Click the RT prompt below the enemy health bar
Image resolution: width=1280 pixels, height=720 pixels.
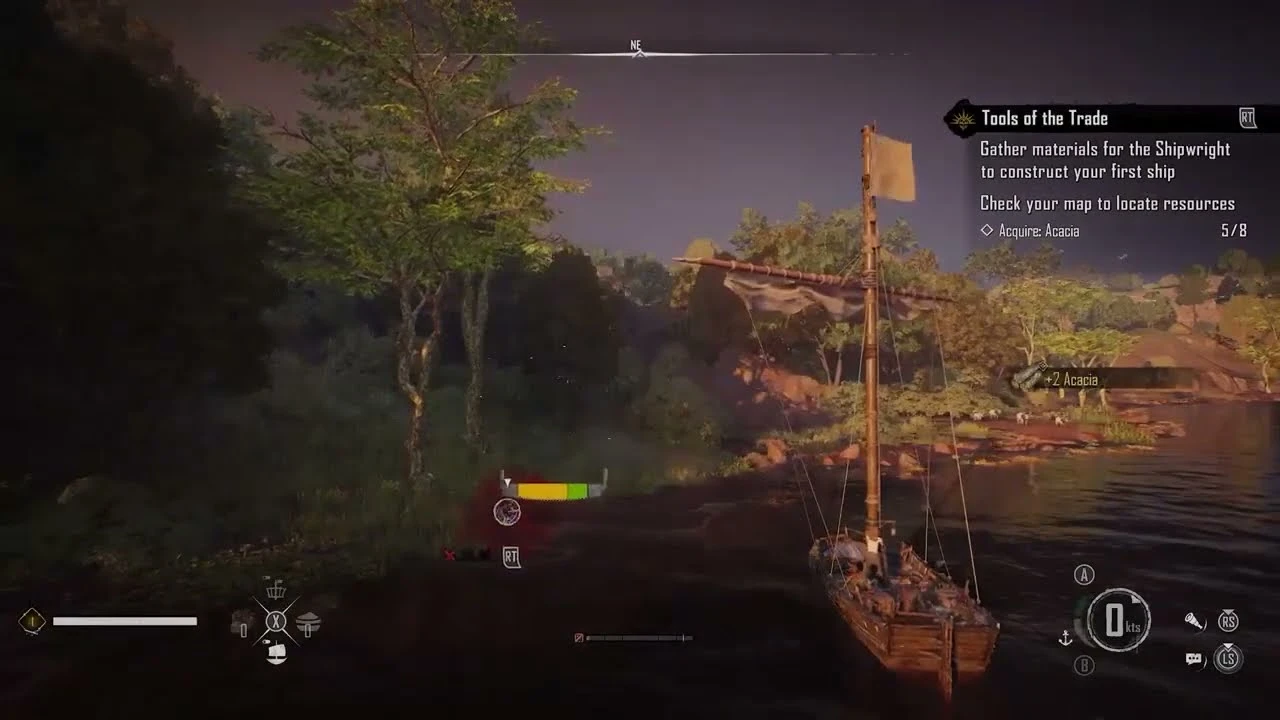click(510, 559)
